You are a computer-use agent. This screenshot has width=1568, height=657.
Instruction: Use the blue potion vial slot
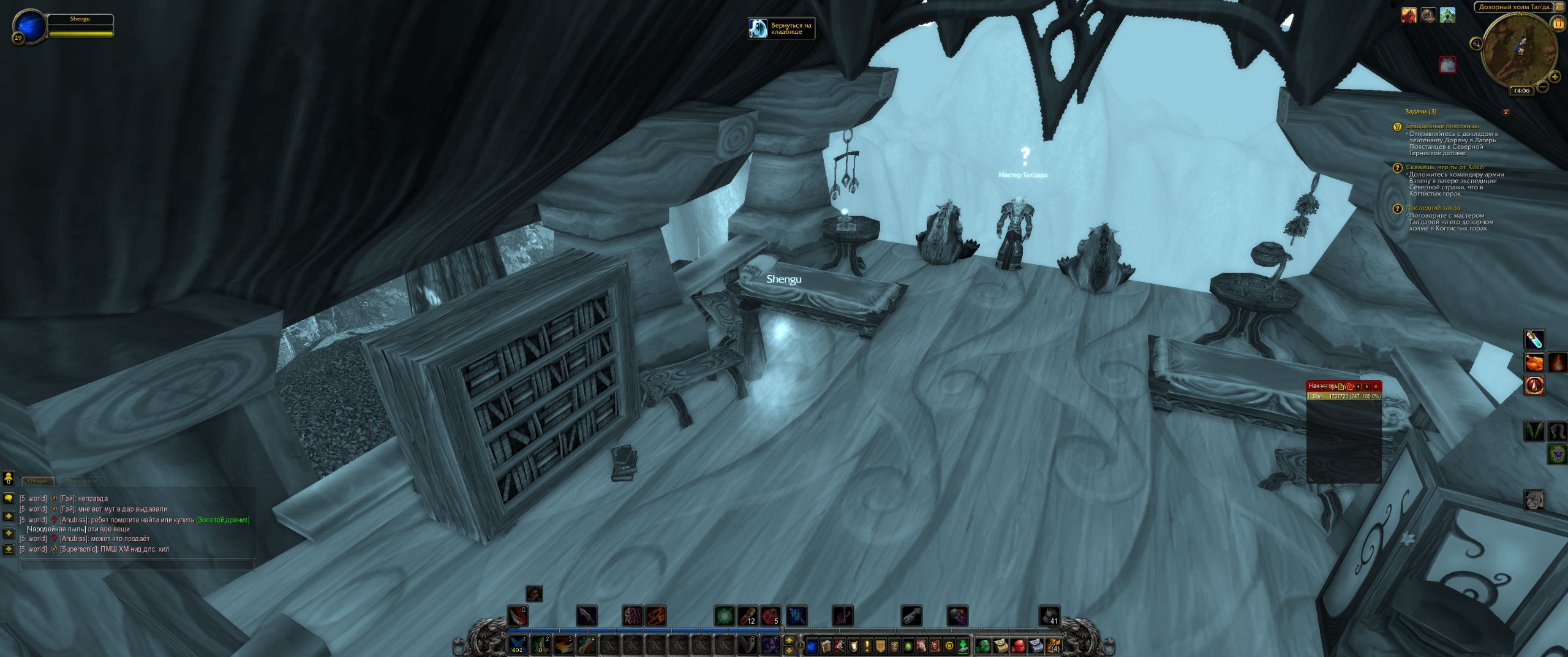click(1534, 339)
